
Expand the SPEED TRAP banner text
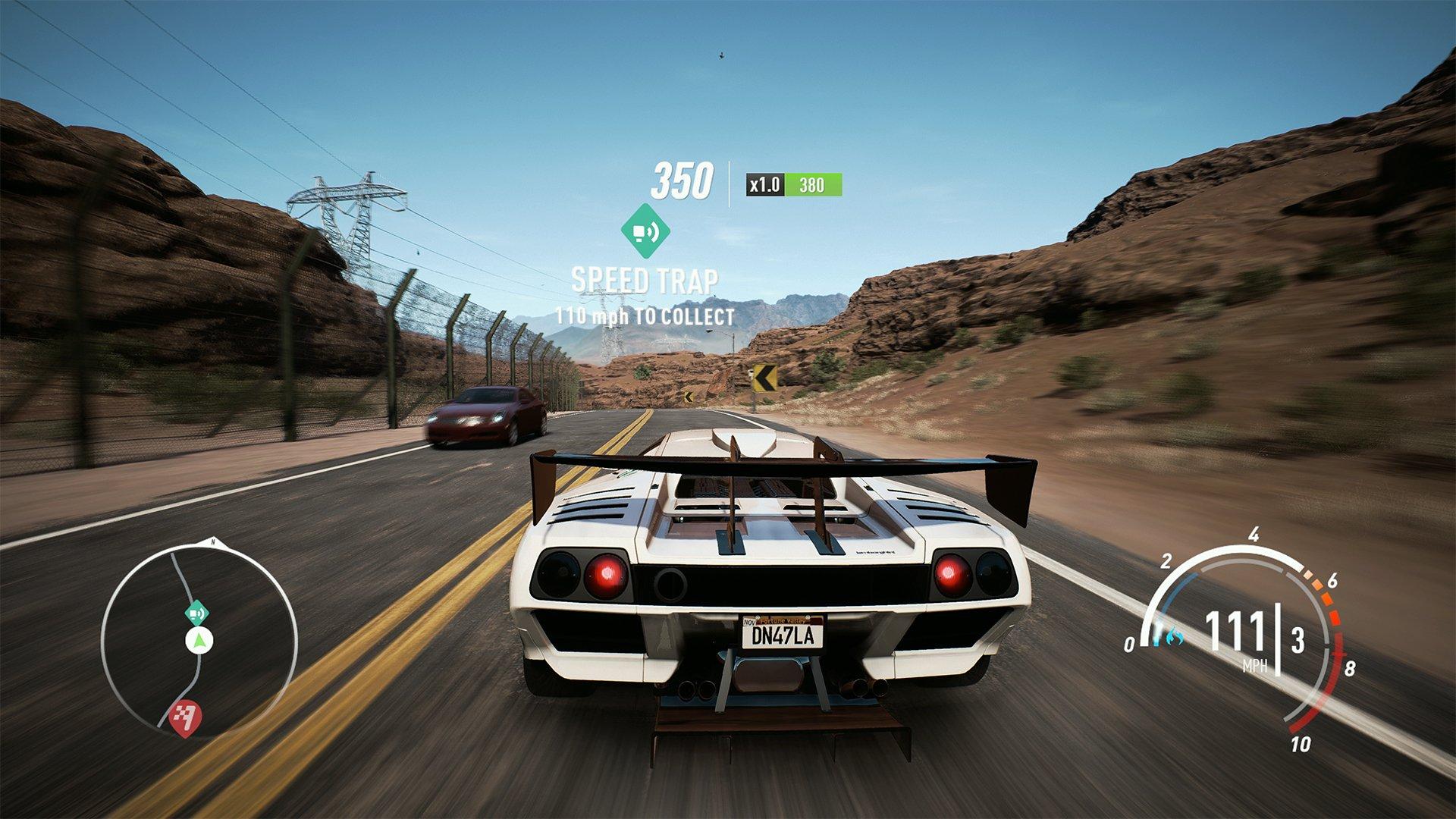tap(645, 281)
